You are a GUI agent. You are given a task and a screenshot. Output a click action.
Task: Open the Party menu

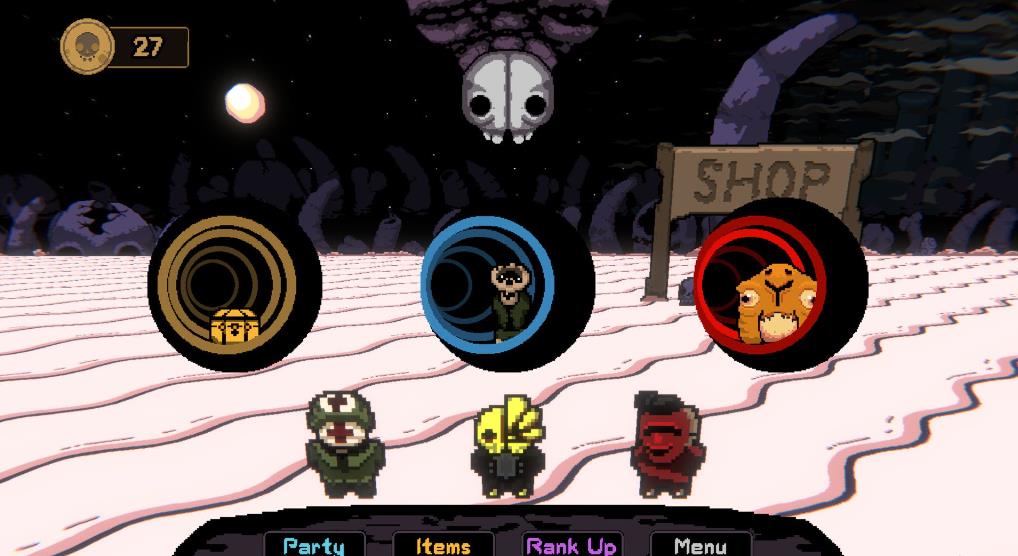(x=313, y=545)
